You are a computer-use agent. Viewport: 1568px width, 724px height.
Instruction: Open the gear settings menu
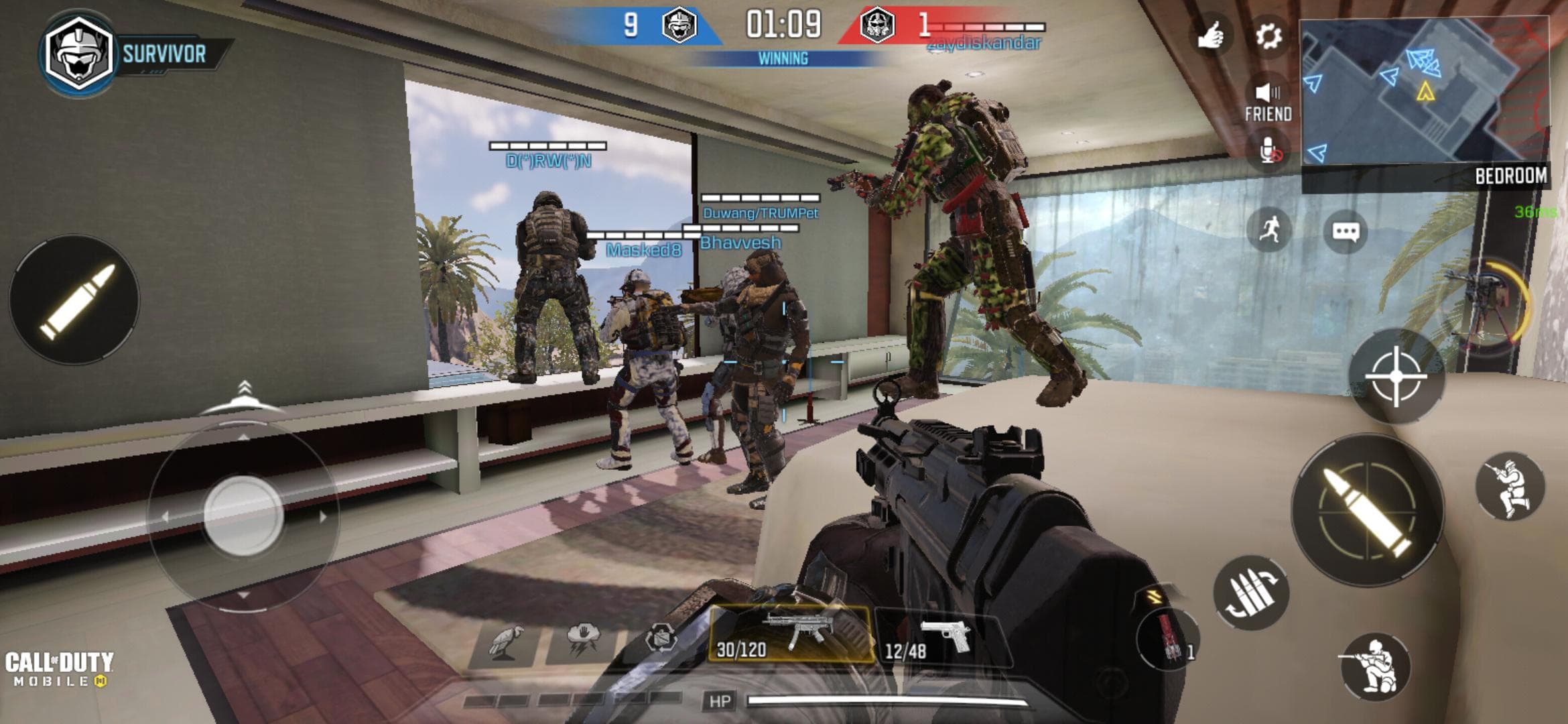click(x=1268, y=36)
